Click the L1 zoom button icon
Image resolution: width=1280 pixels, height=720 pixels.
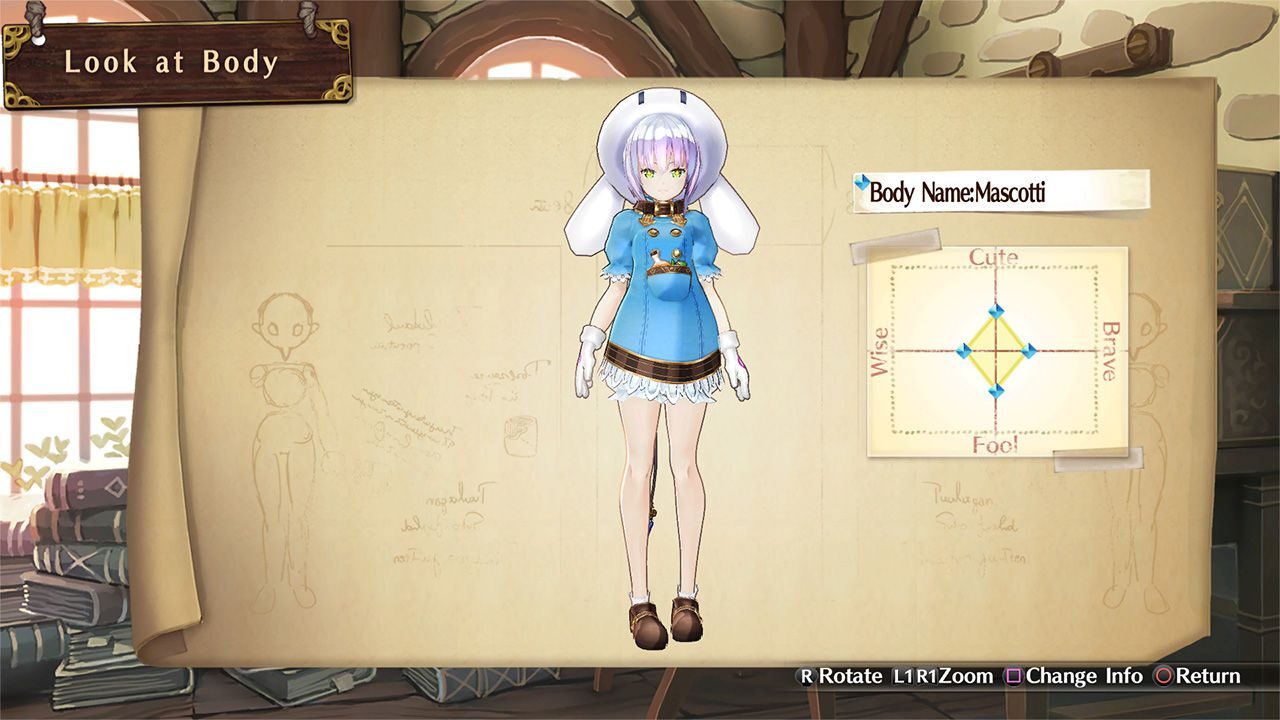(901, 676)
